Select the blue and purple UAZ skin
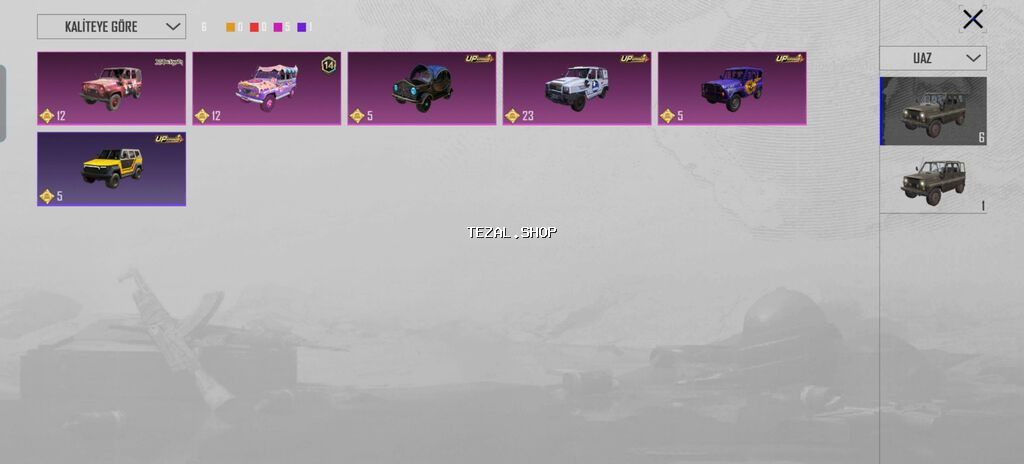This screenshot has height=464, width=1024. [x=731, y=88]
